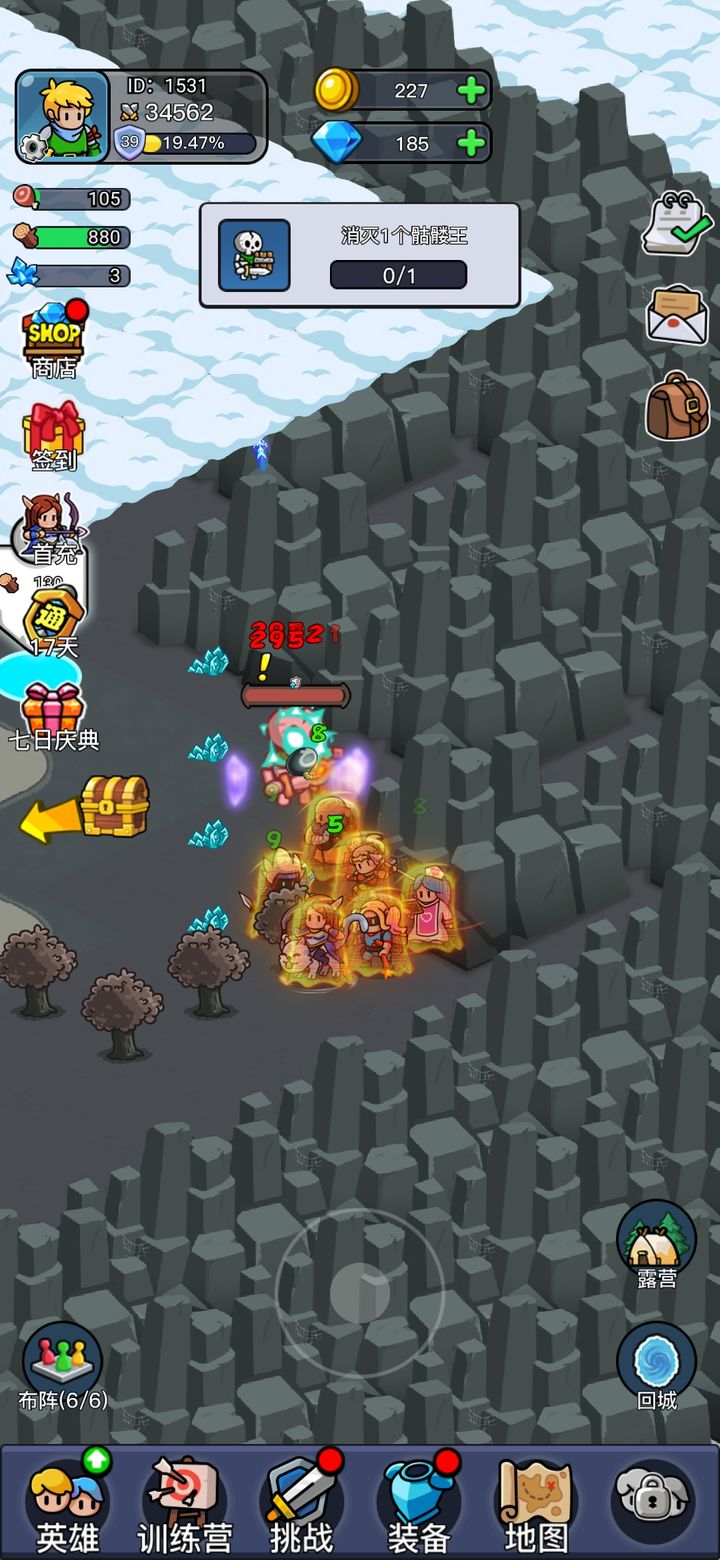
Task: Tap the 露营 camping button
Action: tap(656, 1245)
